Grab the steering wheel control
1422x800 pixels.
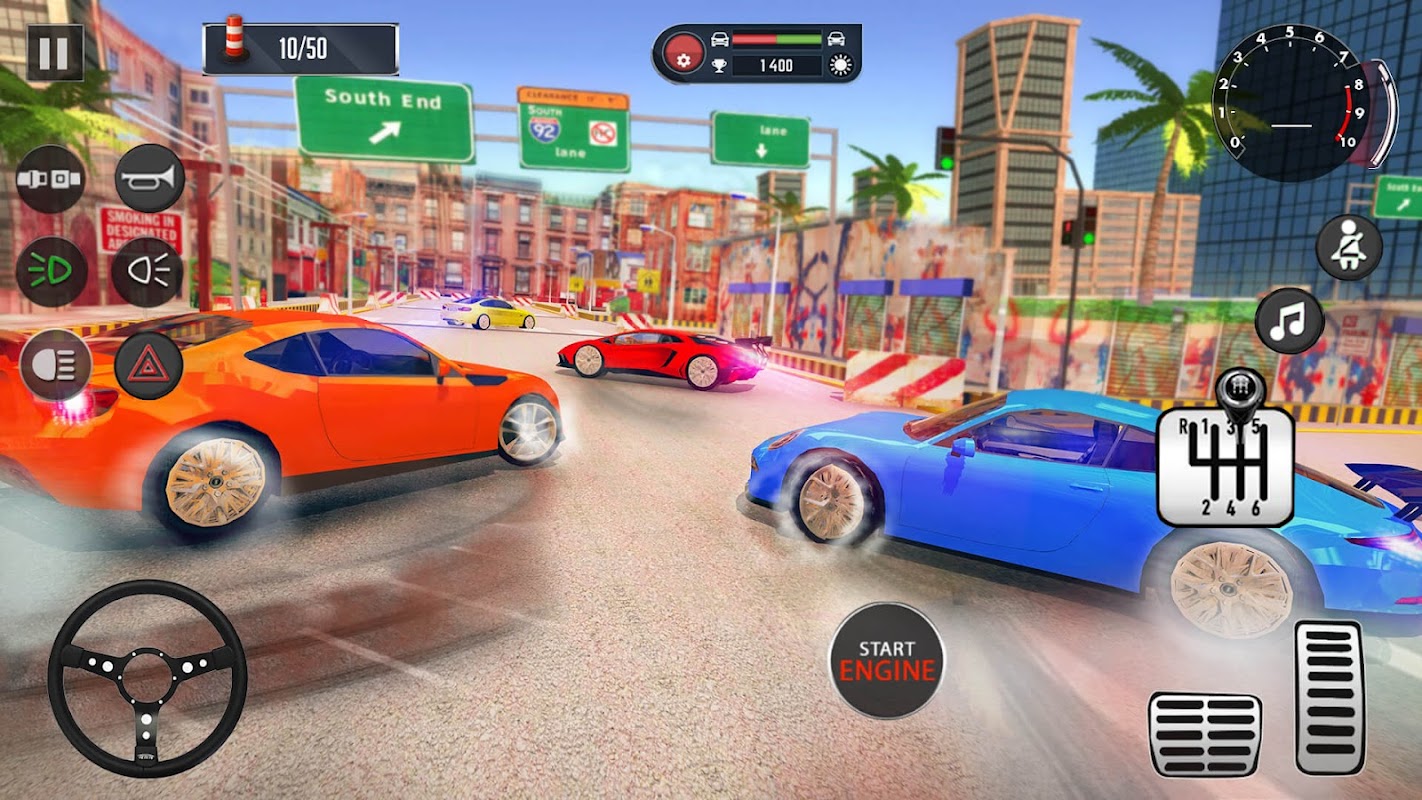147,679
